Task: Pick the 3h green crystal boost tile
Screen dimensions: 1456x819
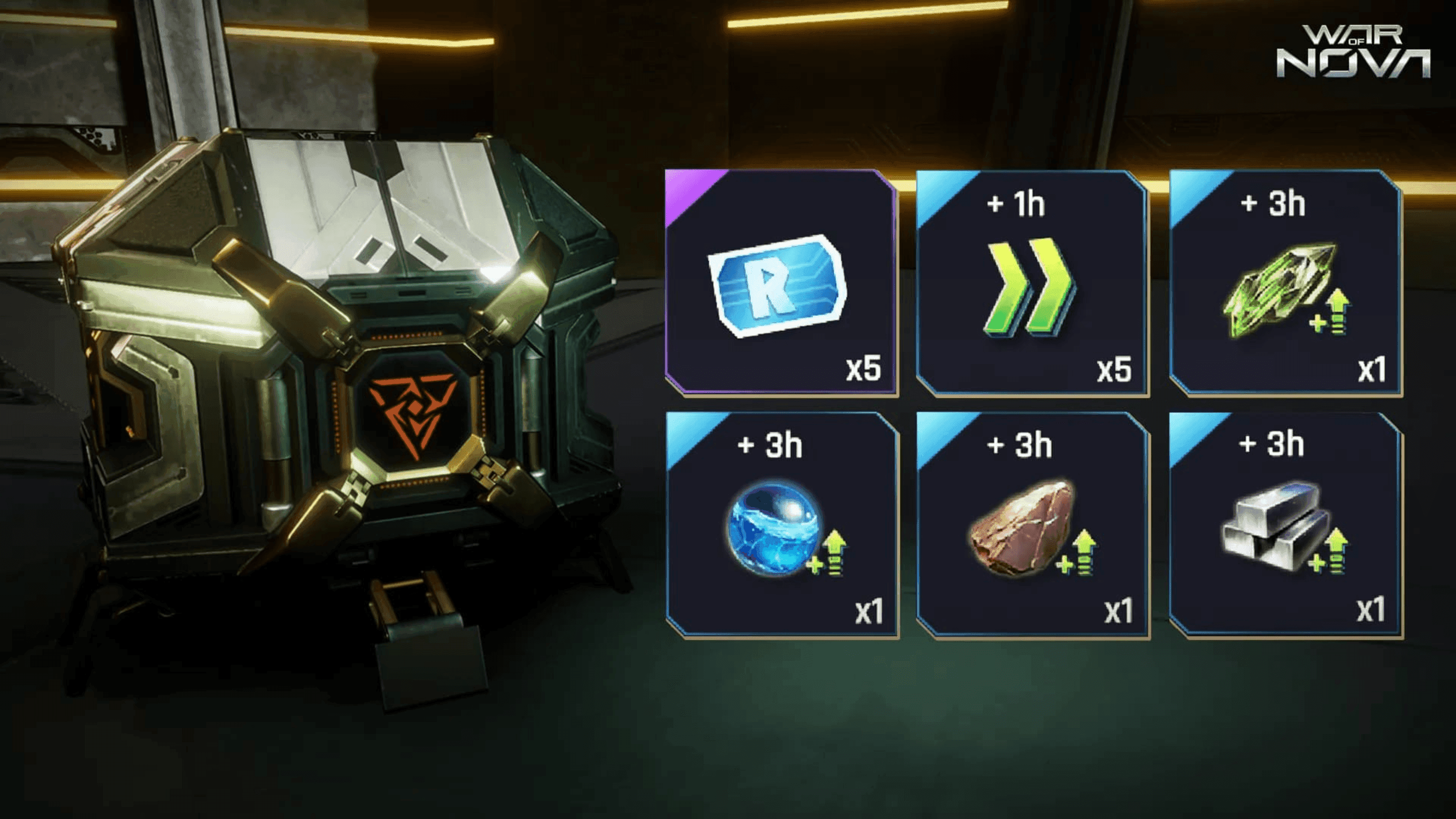Action: tap(1285, 283)
